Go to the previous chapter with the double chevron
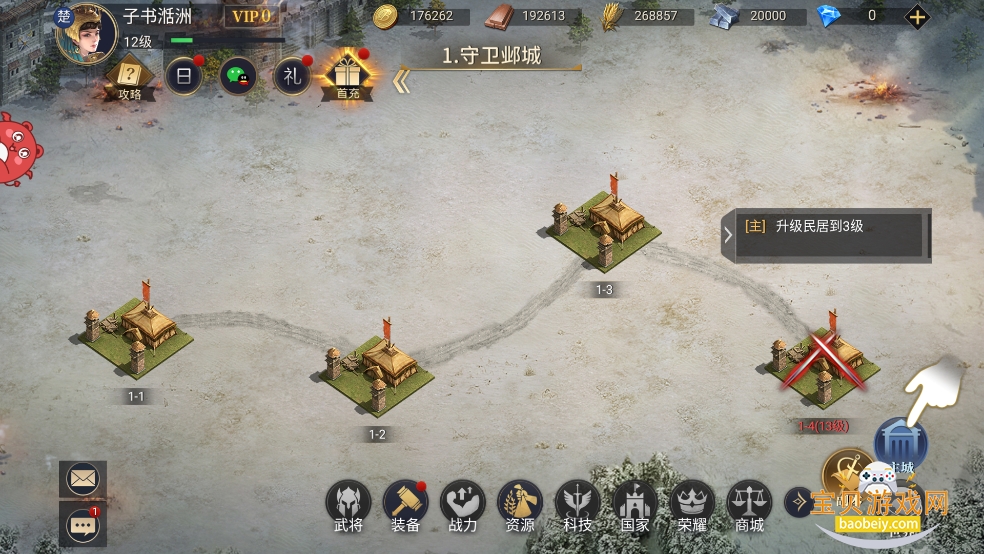Image resolution: width=984 pixels, height=554 pixels. pyautogui.click(x=402, y=82)
